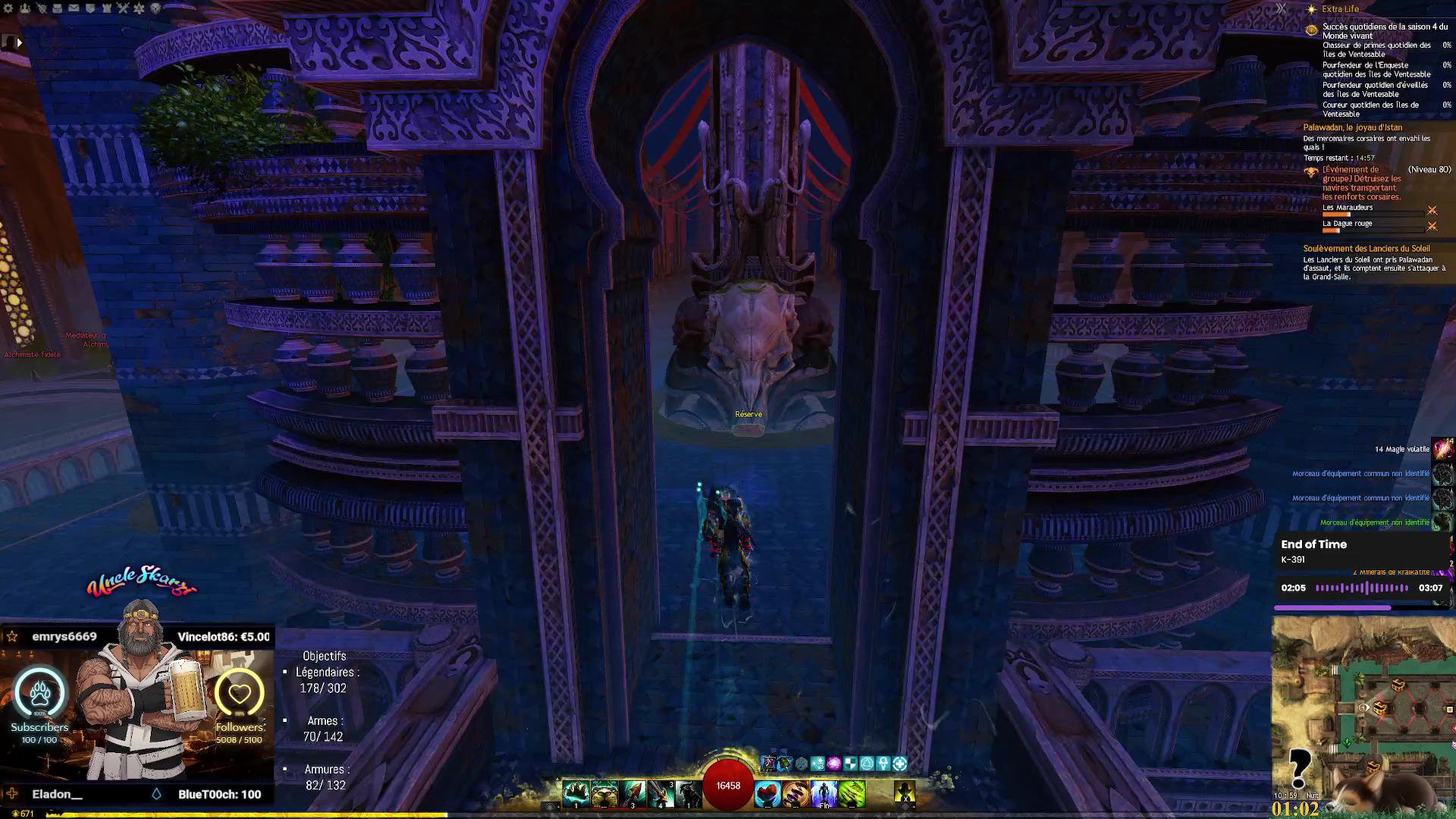The image size is (1456, 819).
Task: Trigger the red arrowhead weapon skill
Action: pos(632,793)
